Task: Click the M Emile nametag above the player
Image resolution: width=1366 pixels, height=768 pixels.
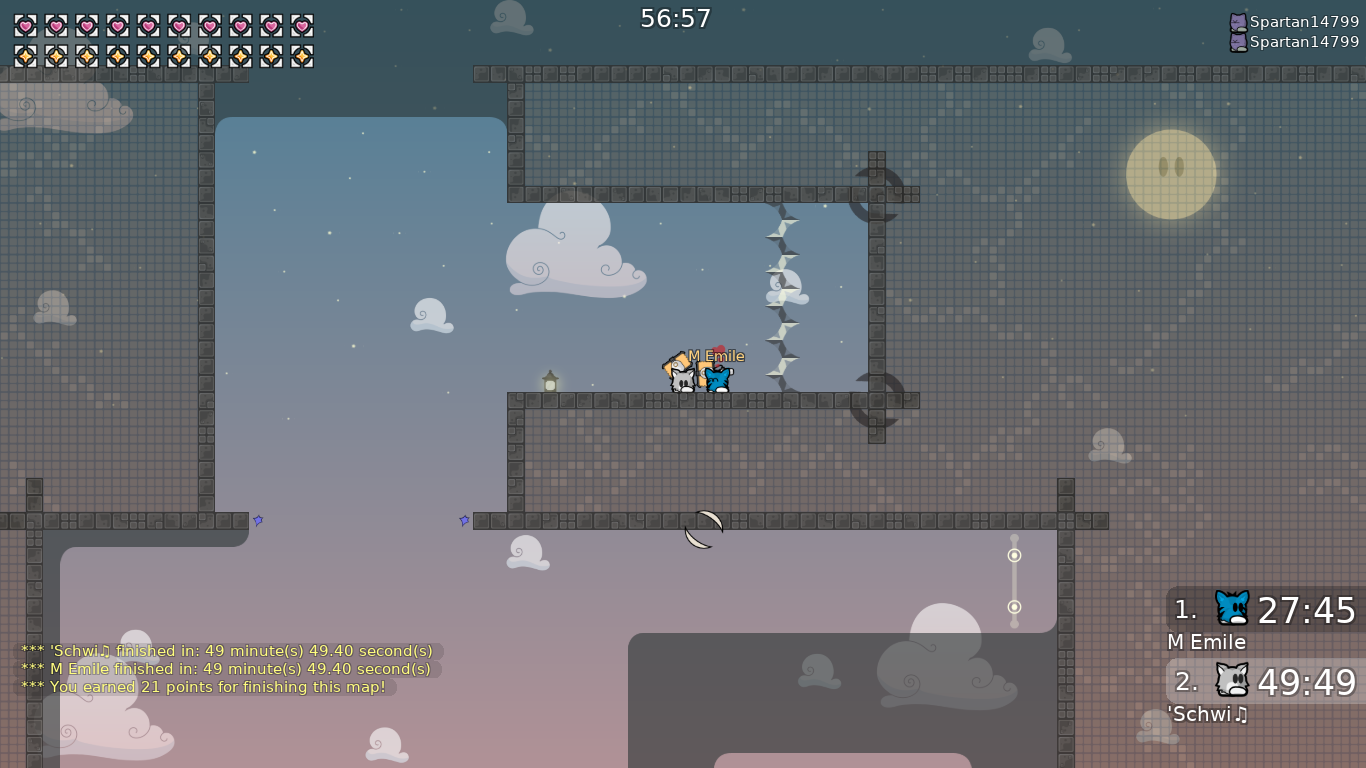Action: pos(714,356)
